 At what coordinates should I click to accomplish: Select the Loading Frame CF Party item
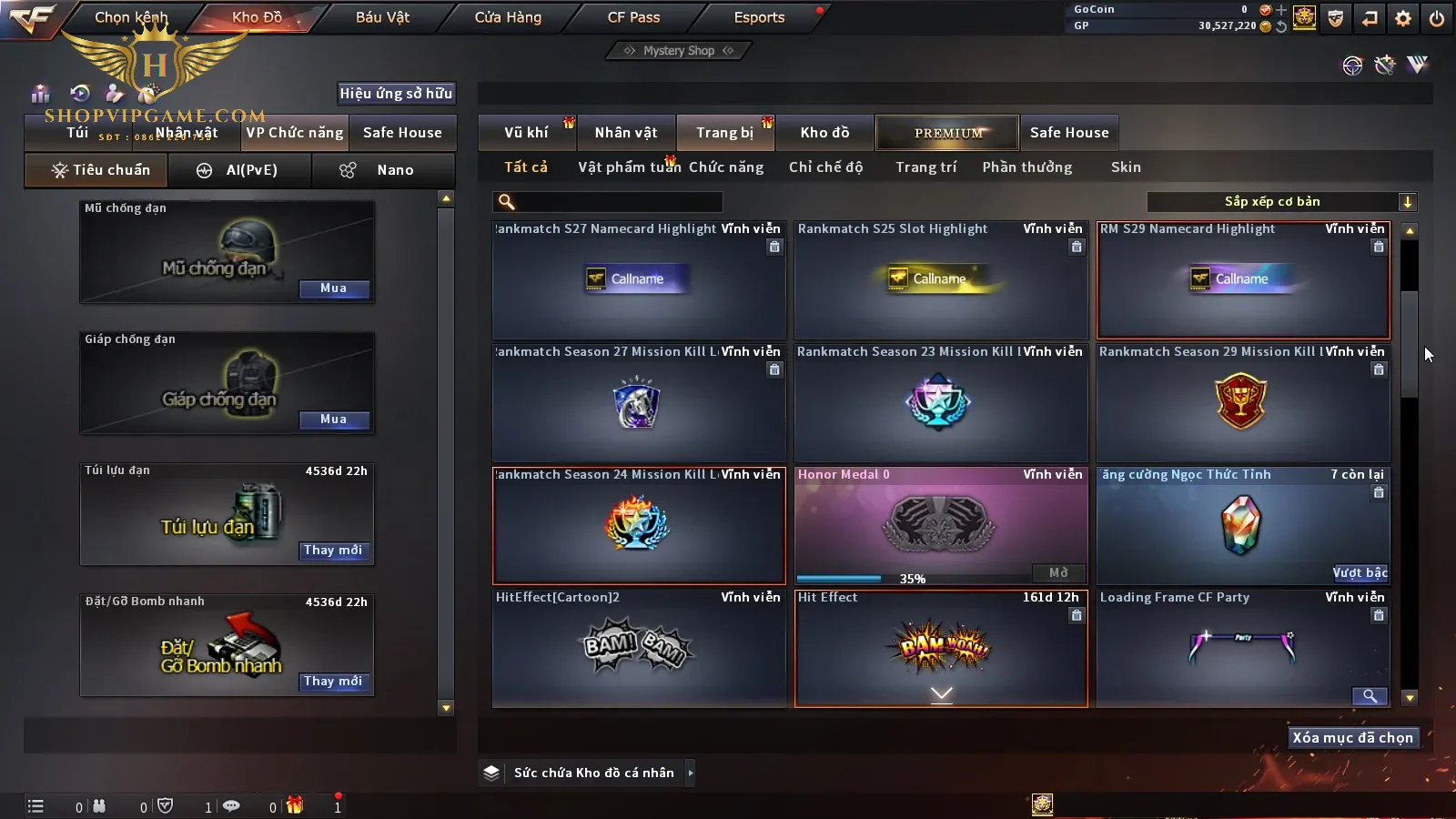[1243, 647]
